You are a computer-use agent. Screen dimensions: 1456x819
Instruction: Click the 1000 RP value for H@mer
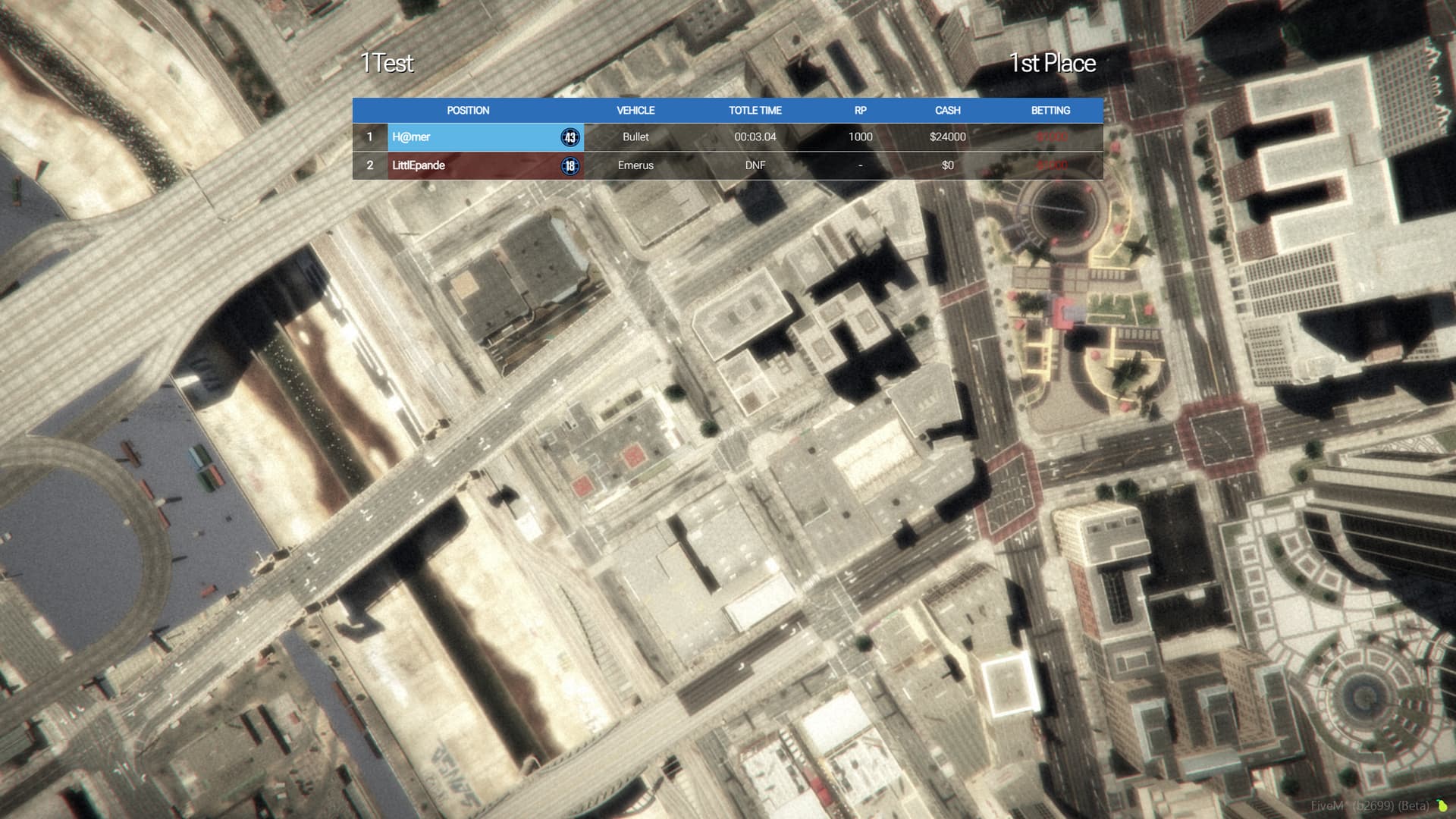[x=860, y=137]
